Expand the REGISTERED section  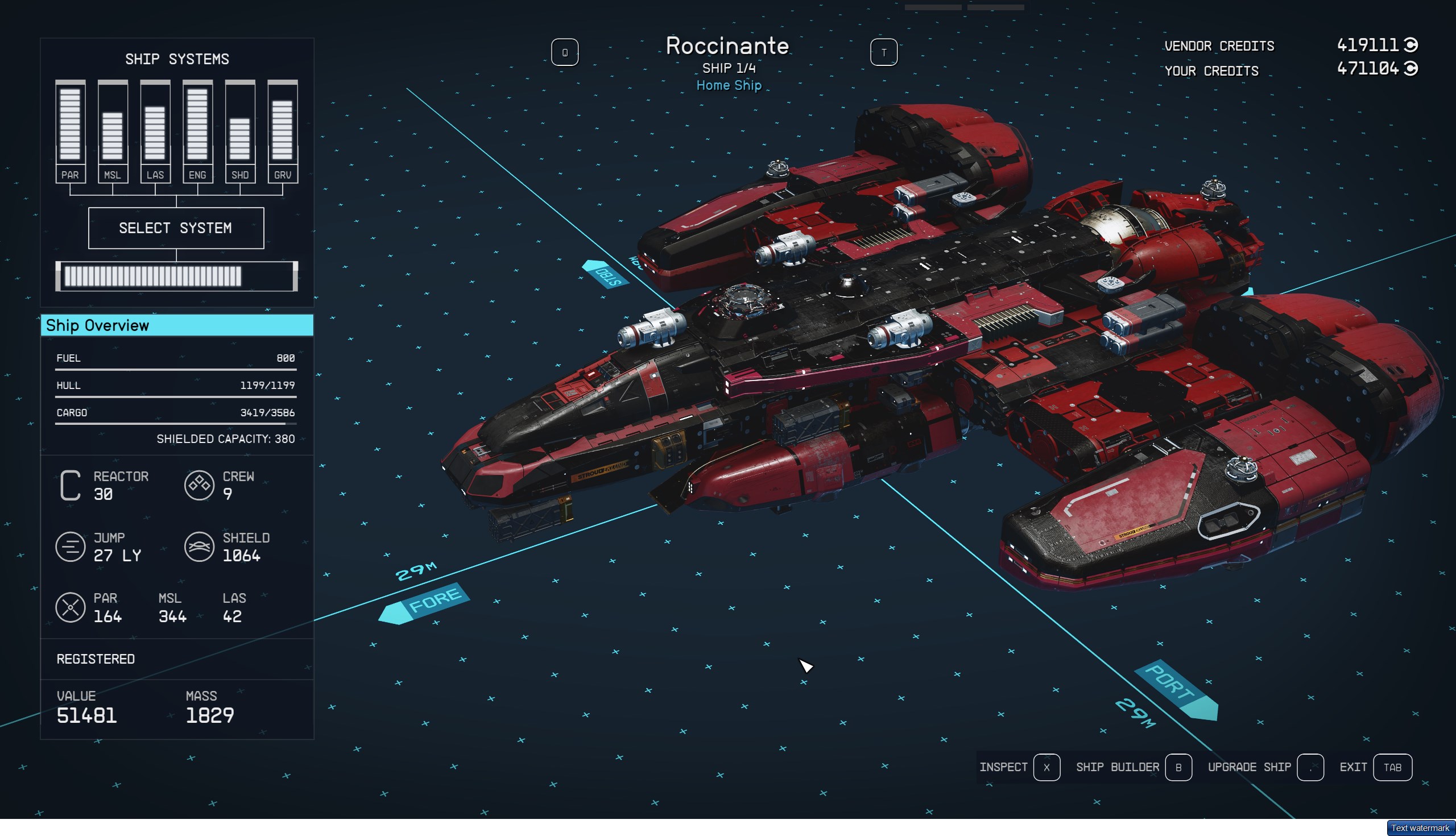point(96,659)
